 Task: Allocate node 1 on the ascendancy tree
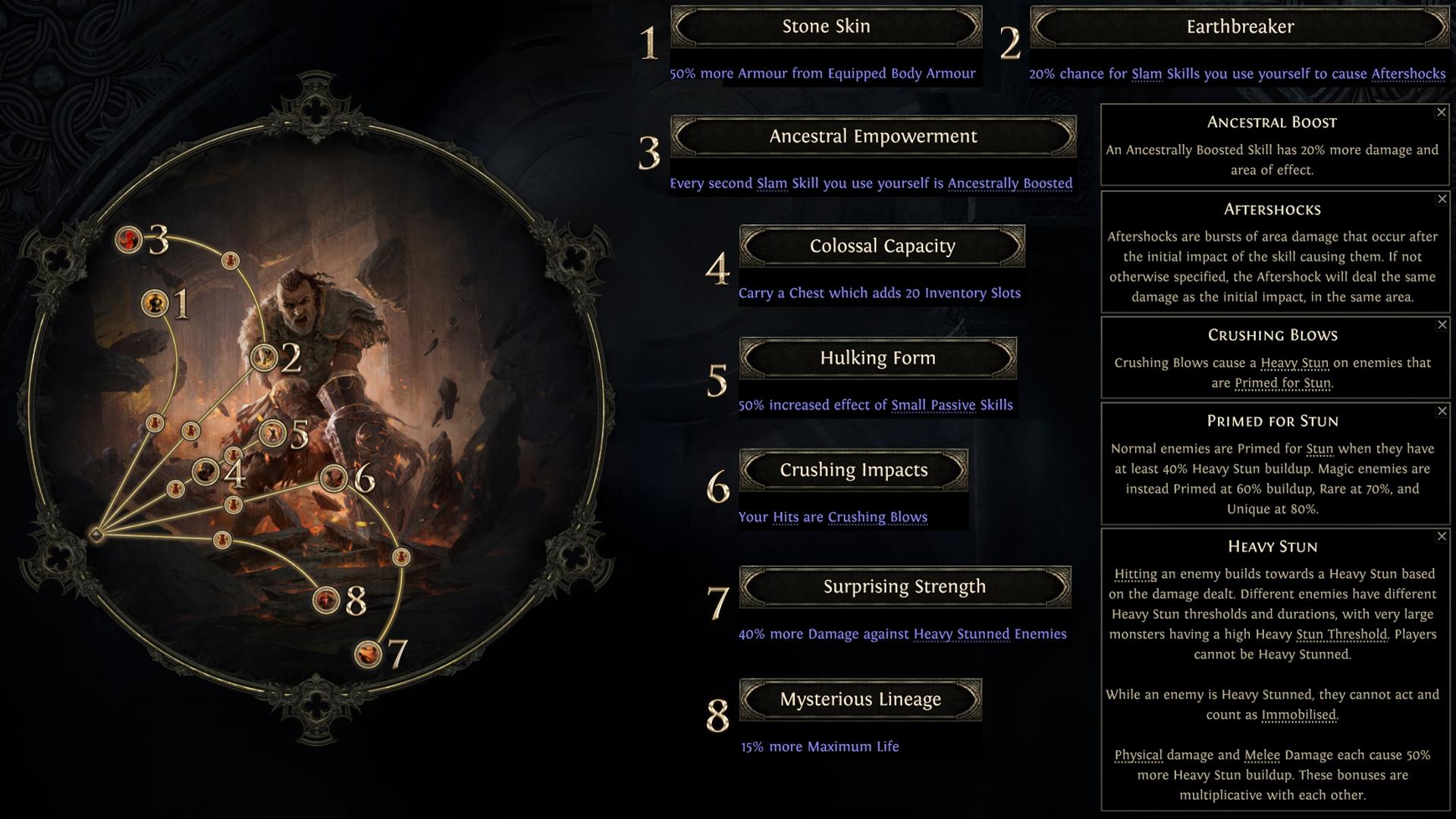[155, 303]
